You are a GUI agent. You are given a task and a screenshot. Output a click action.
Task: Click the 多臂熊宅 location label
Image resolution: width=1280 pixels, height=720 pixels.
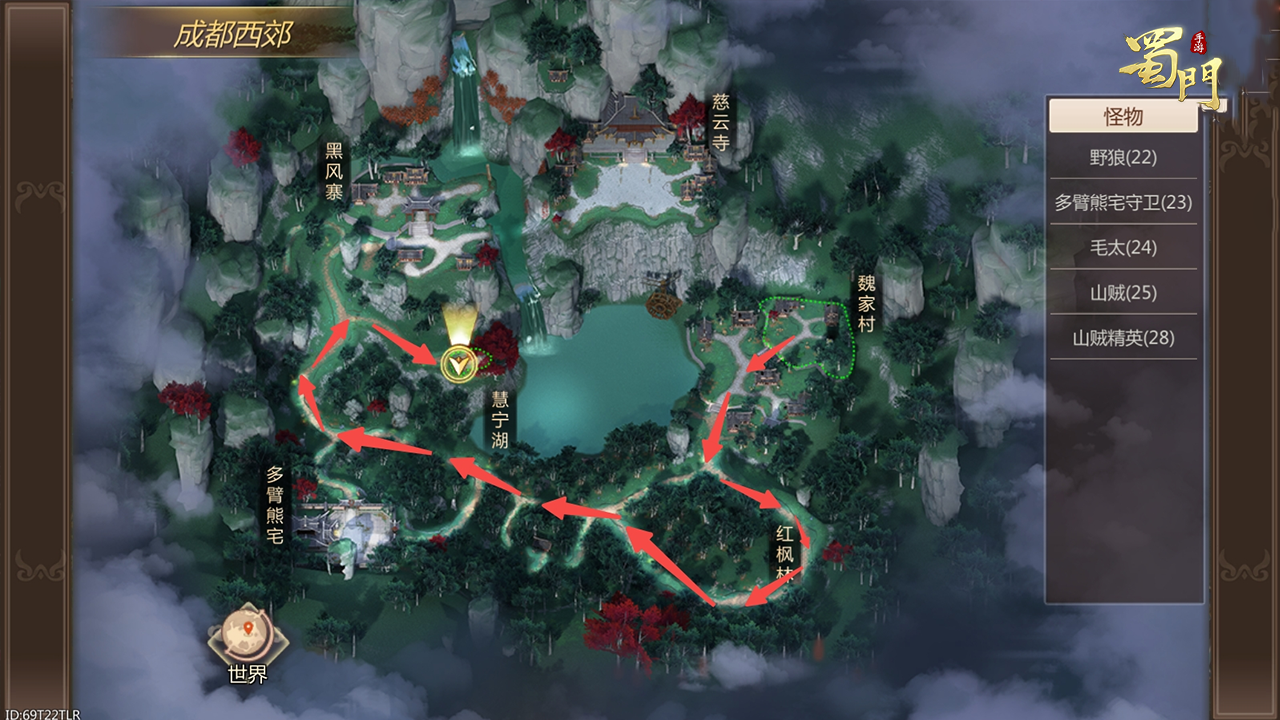click(275, 504)
